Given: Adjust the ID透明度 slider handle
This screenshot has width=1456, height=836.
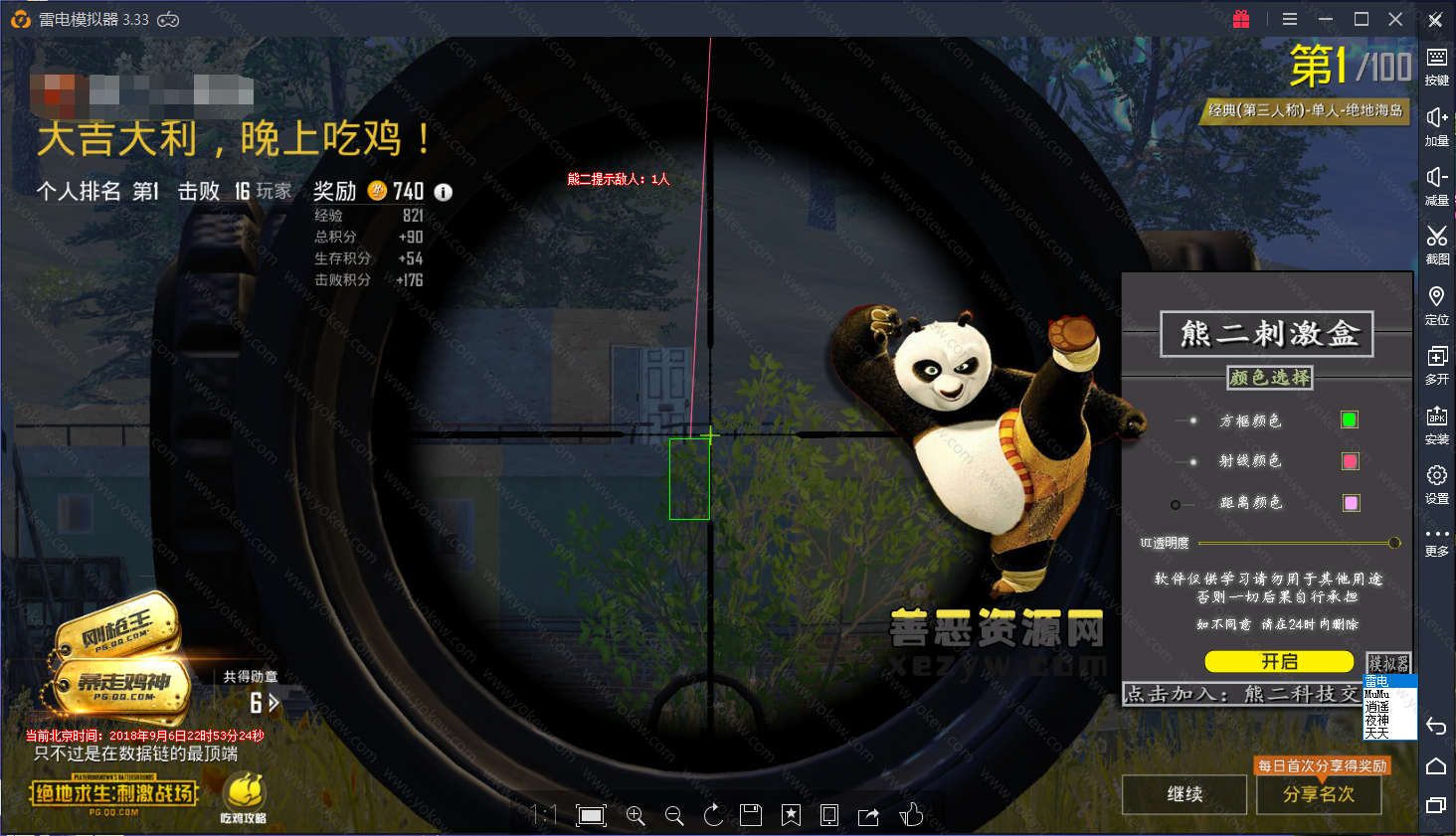Looking at the screenshot, I should pos(1394,543).
